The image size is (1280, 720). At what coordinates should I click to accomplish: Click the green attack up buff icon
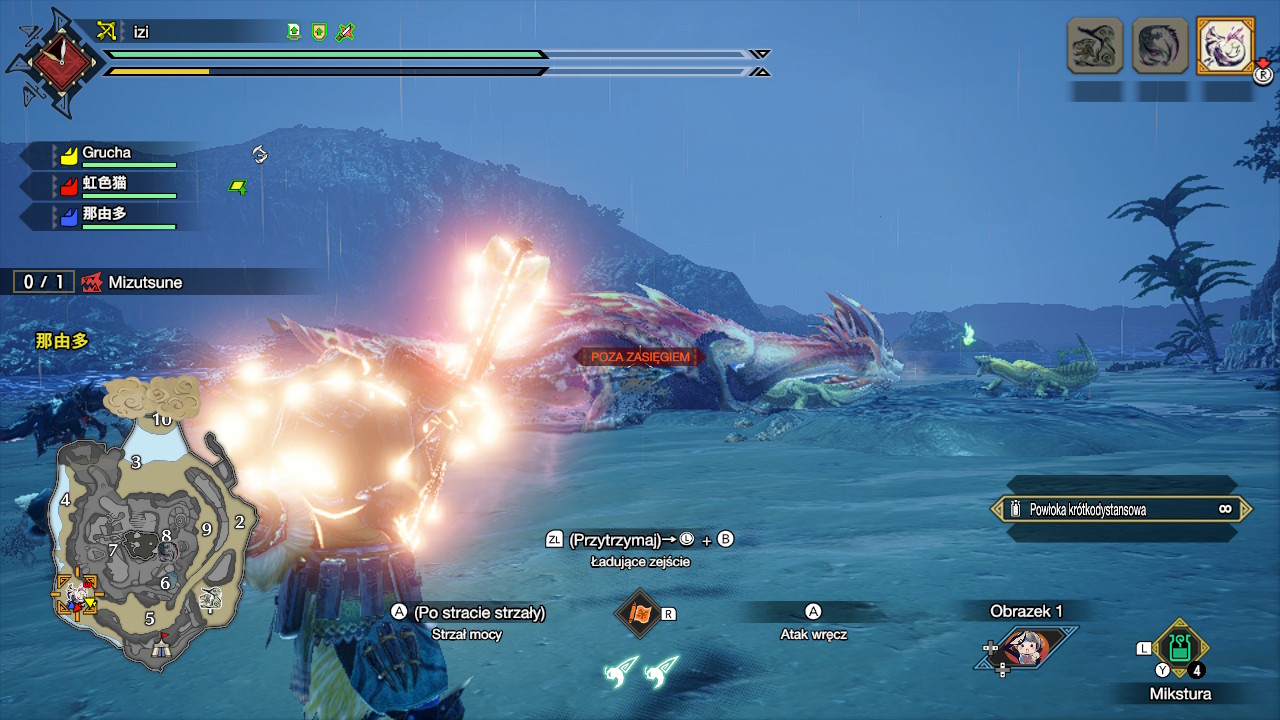coord(293,32)
